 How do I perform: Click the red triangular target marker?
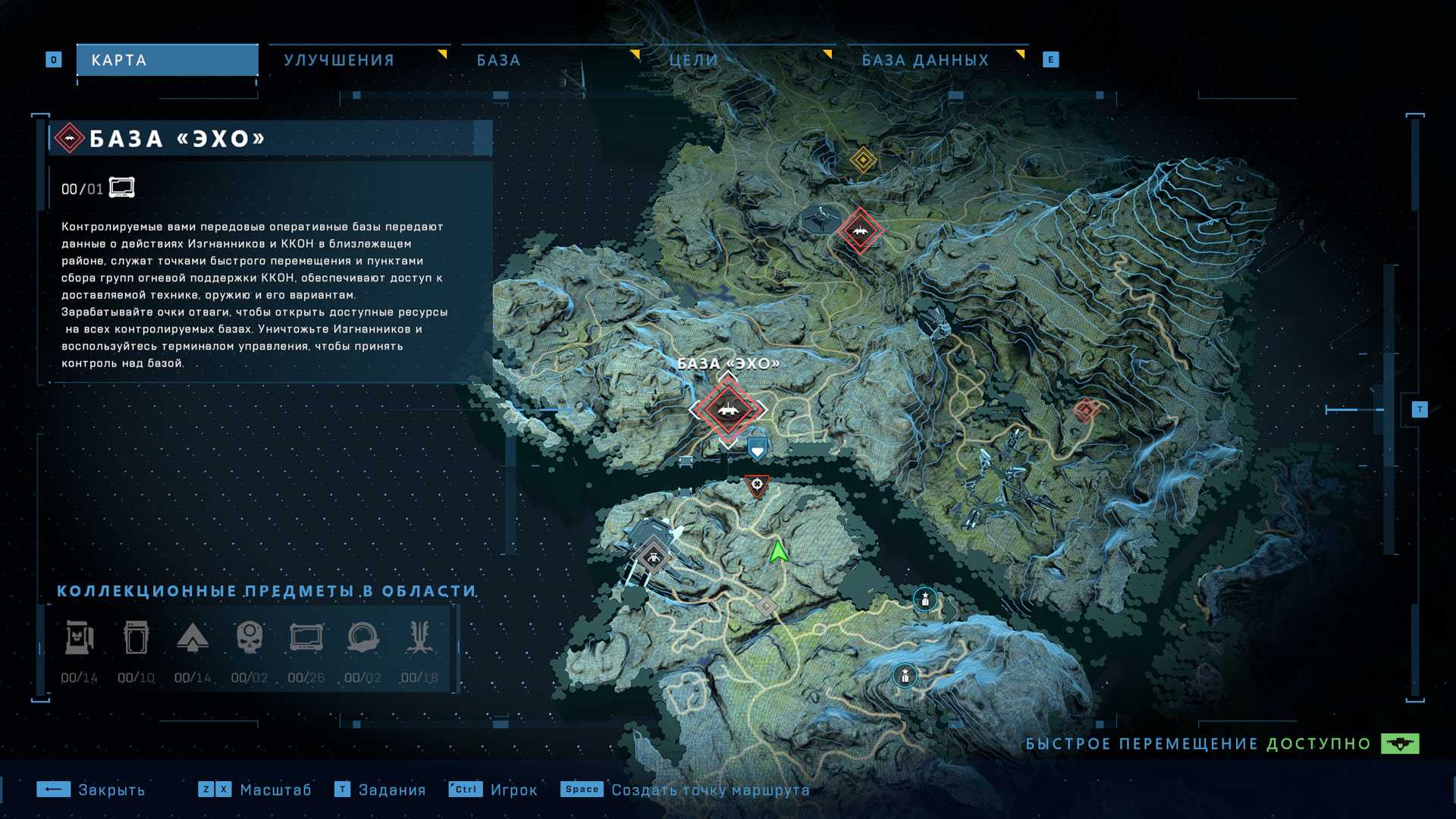(x=757, y=485)
